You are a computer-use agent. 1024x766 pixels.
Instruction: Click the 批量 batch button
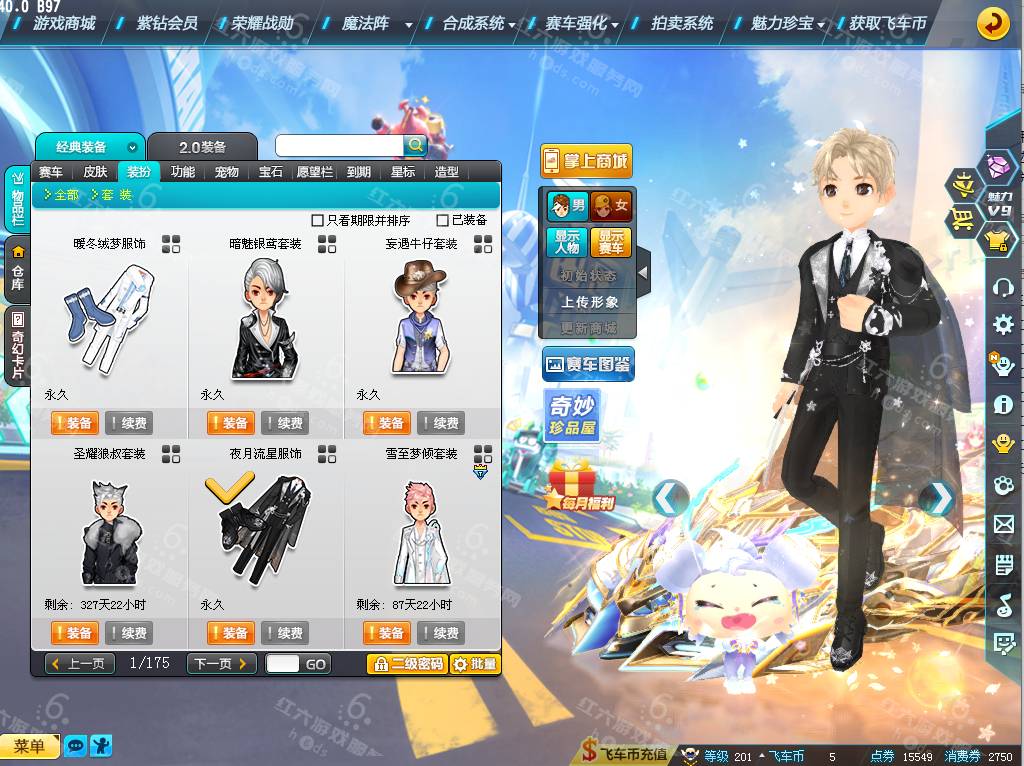click(475, 663)
